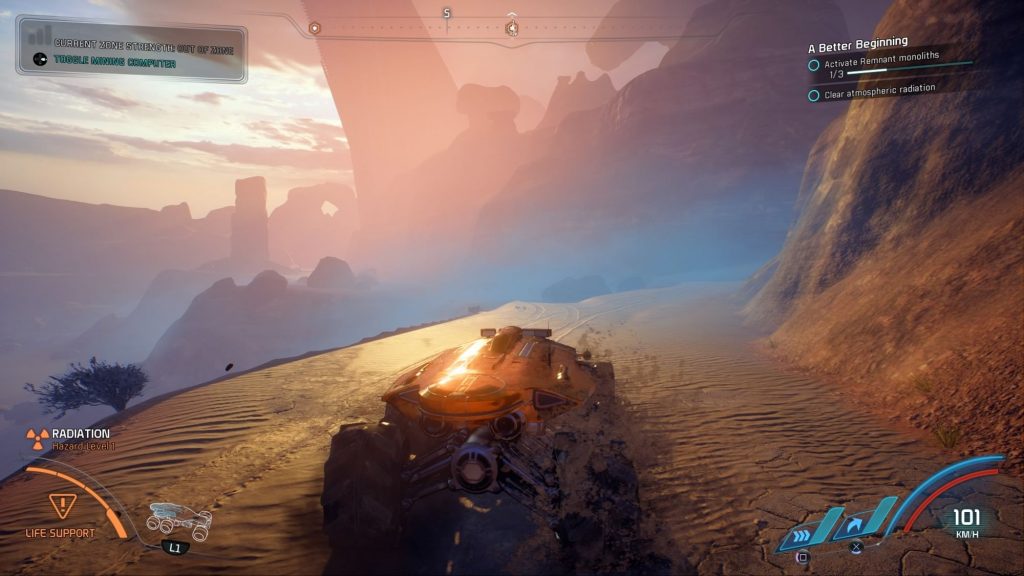Click the radiation hazard trefoil icon

(x=38, y=436)
